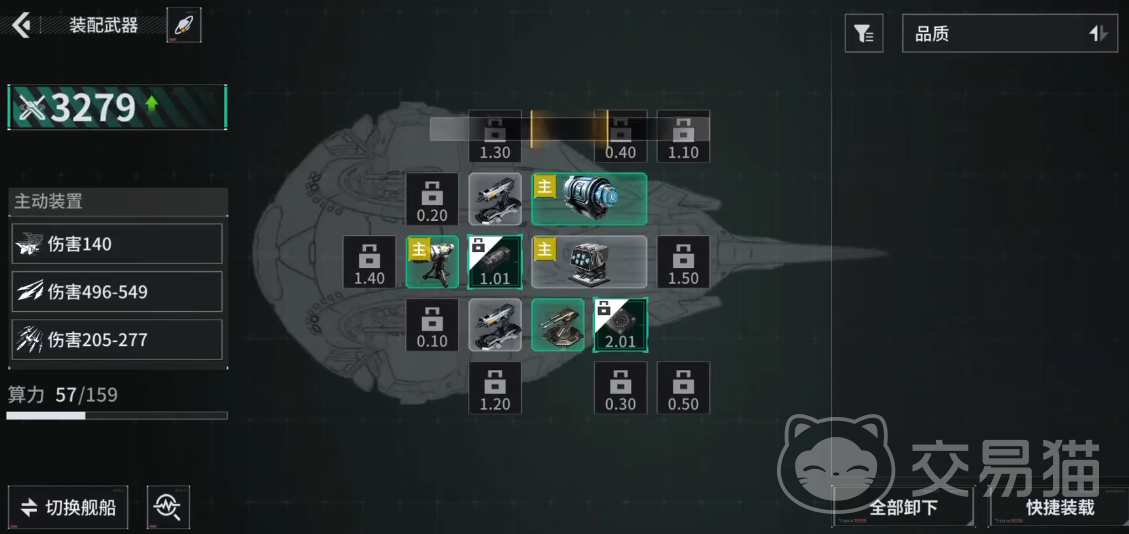Screen dimensions: 1129x534
Task: Activate 快捷装载 quick equip
Action: pos(1059,507)
